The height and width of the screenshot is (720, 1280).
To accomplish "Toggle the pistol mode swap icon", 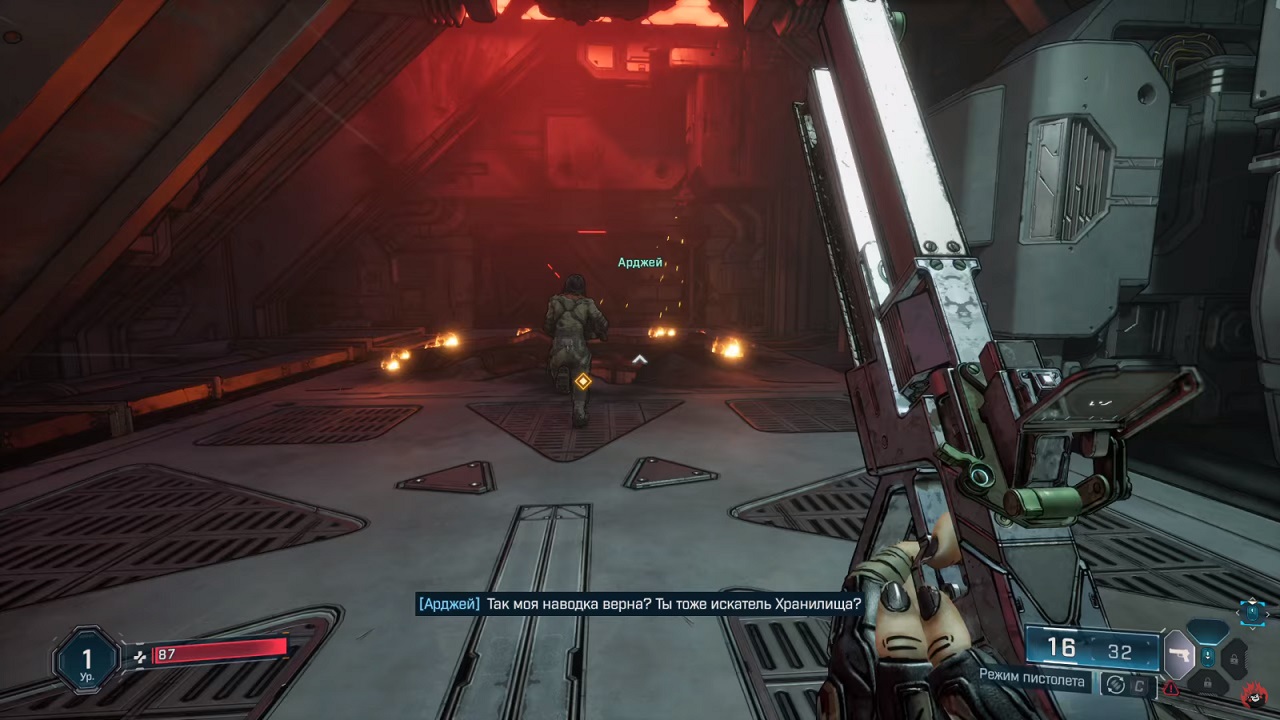I will (1114, 684).
